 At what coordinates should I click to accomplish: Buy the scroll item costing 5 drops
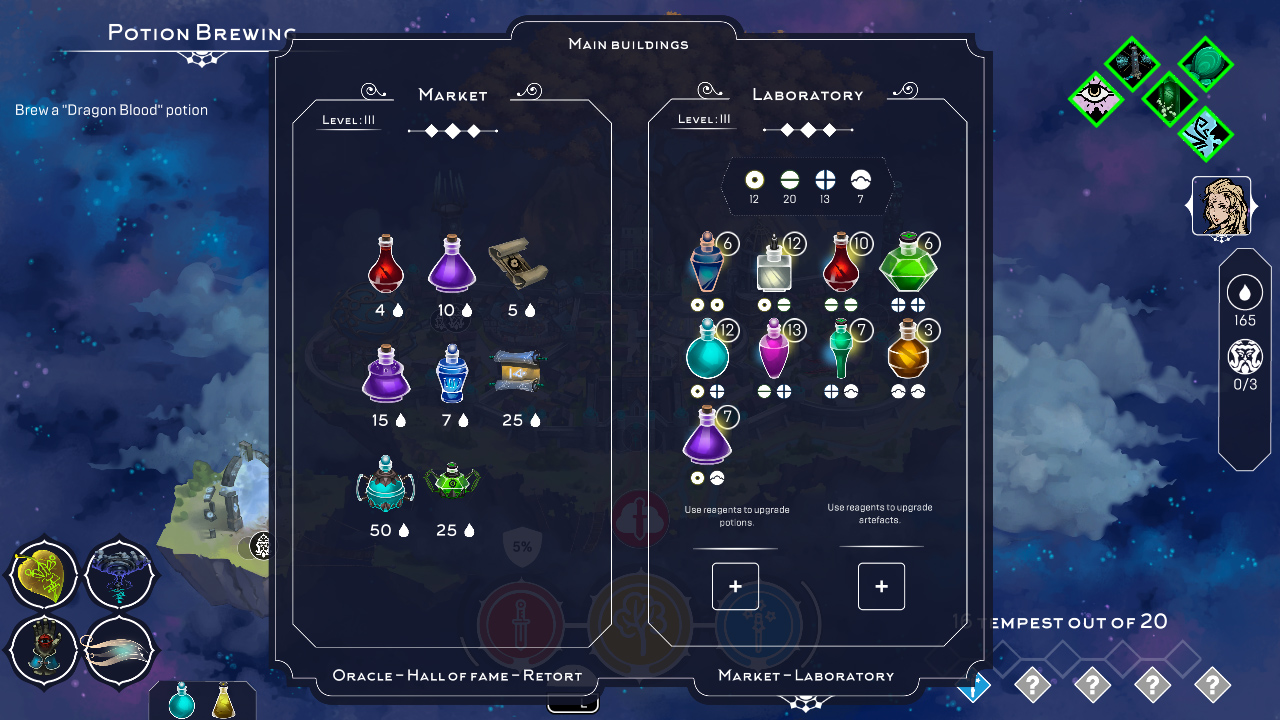click(519, 263)
